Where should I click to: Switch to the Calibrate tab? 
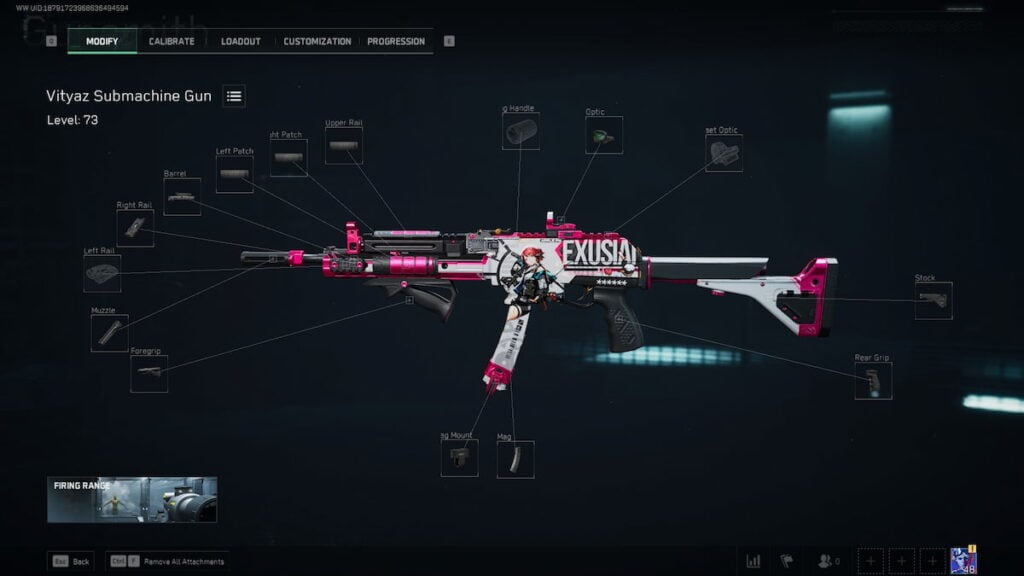coord(171,41)
